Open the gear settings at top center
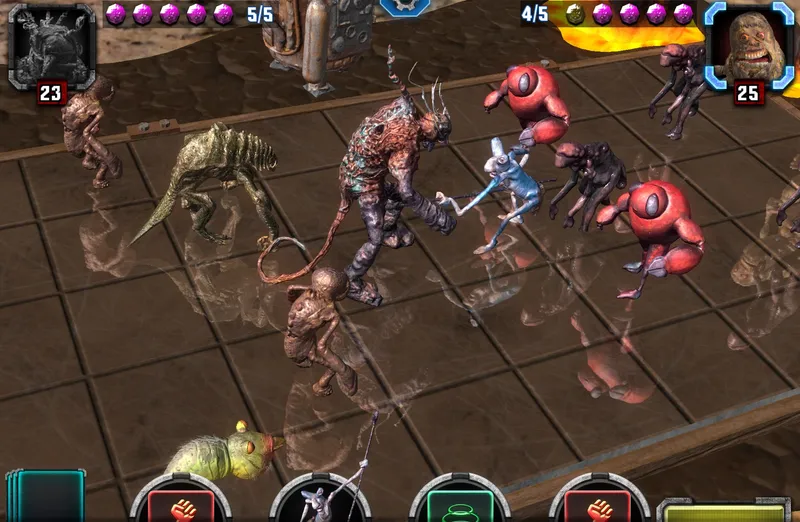This screenshot has width=800, height=522. pos(405,6)
